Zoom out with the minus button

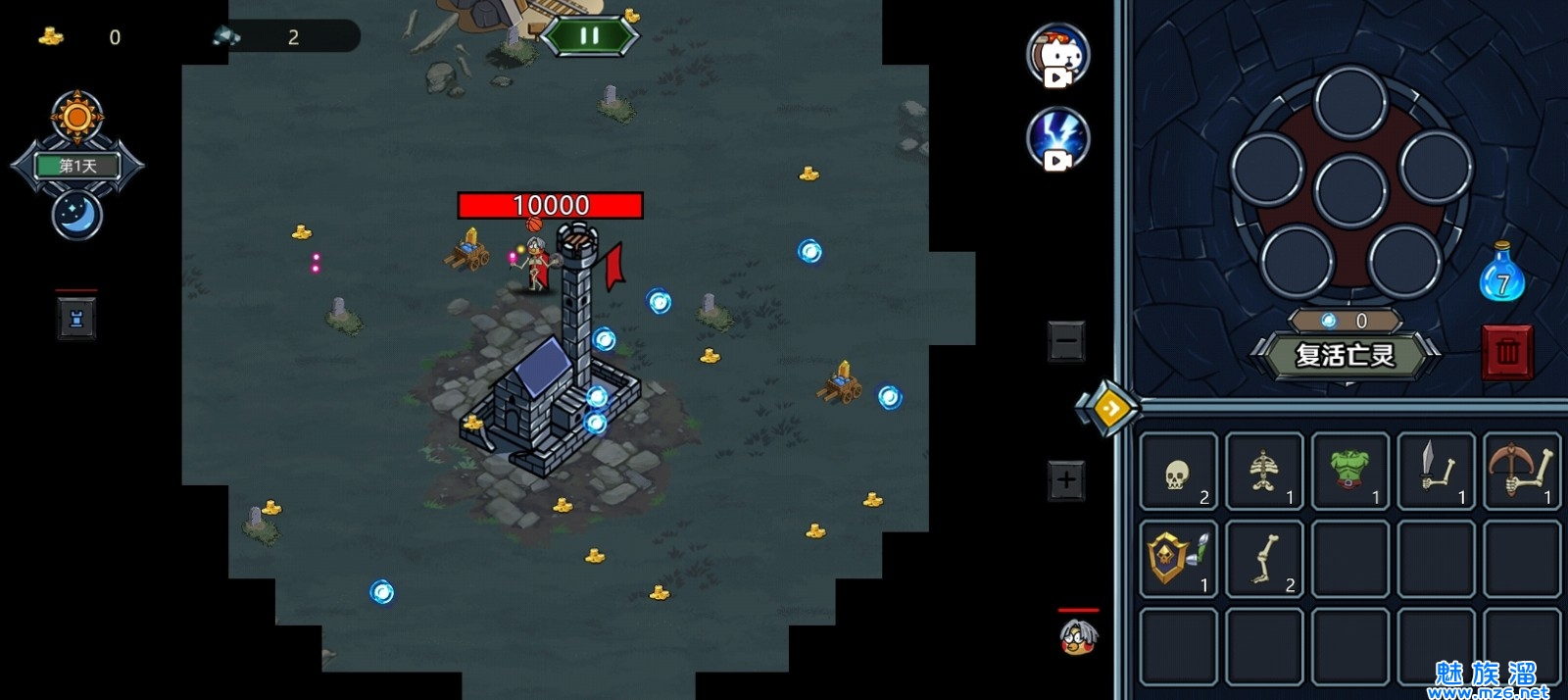[1066, 341]
